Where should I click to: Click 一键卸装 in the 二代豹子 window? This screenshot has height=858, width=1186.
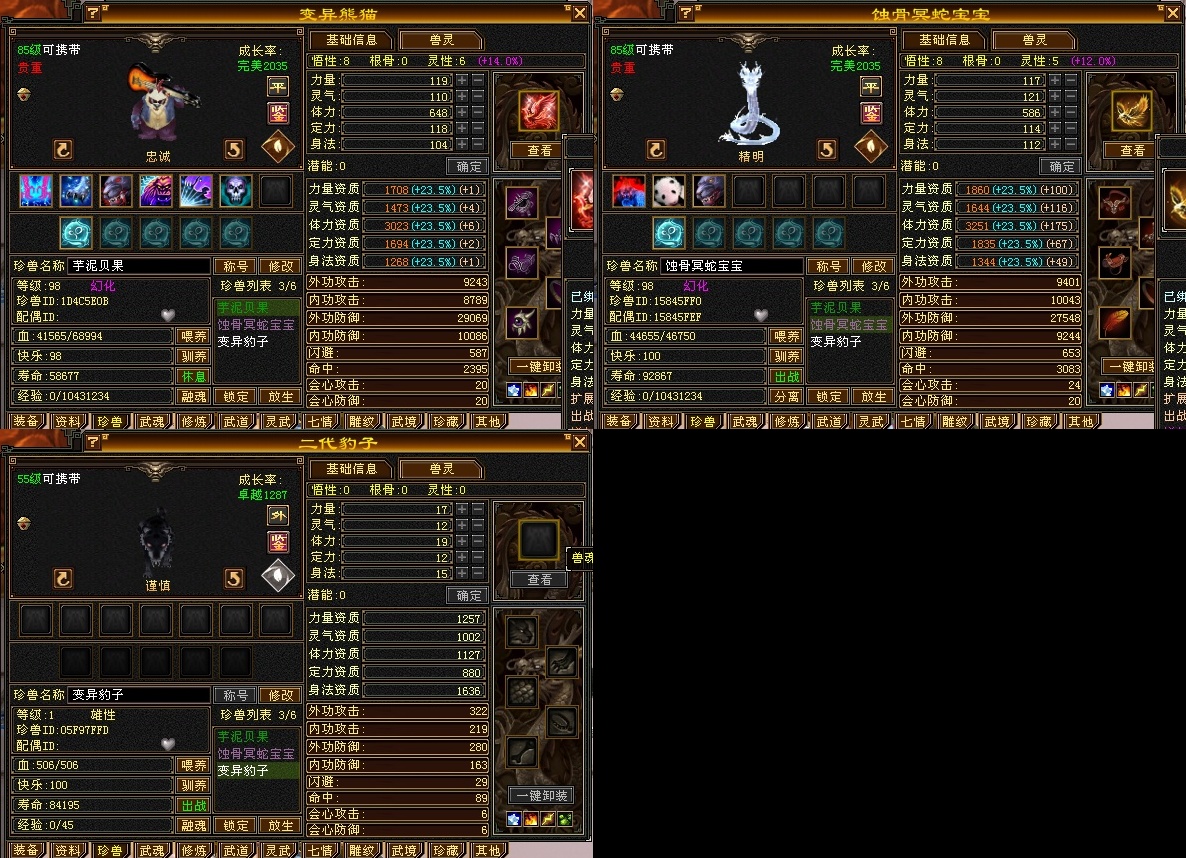(x=541, y=796)
